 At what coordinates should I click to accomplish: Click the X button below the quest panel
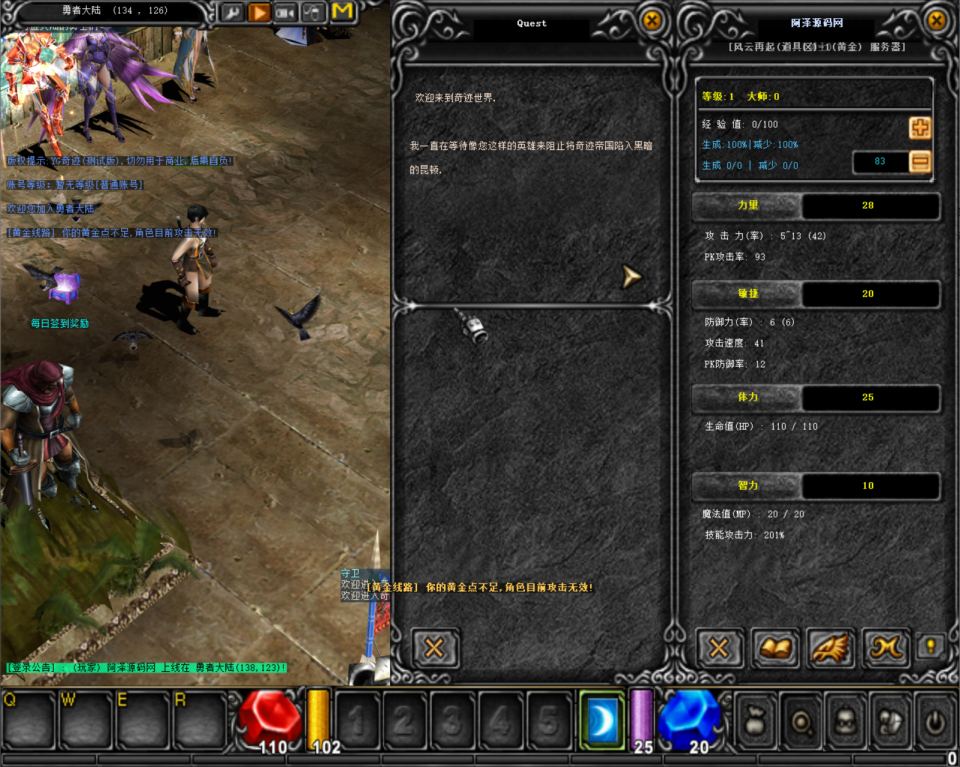click(x=435, y=648)
